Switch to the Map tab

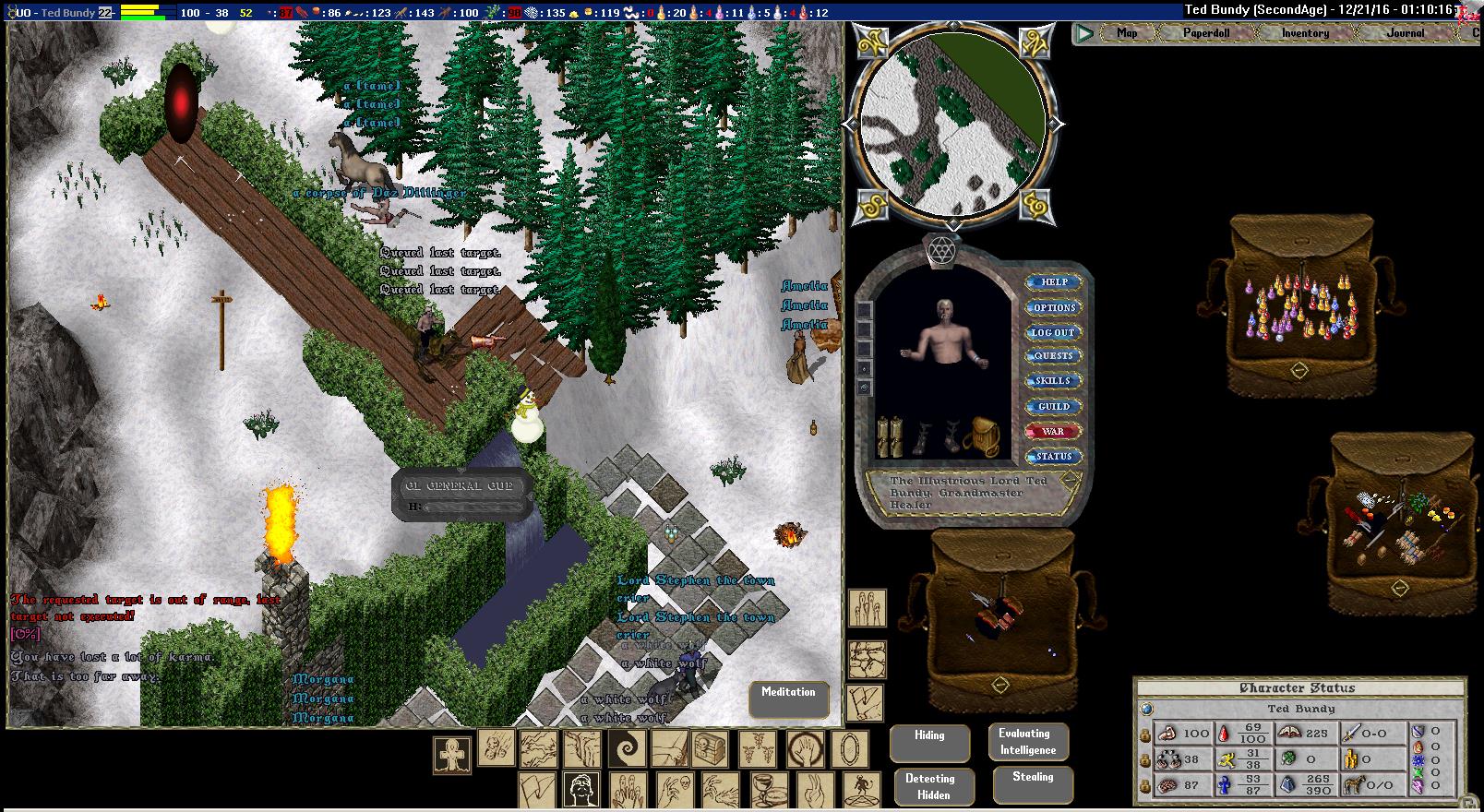[1127, 33]
